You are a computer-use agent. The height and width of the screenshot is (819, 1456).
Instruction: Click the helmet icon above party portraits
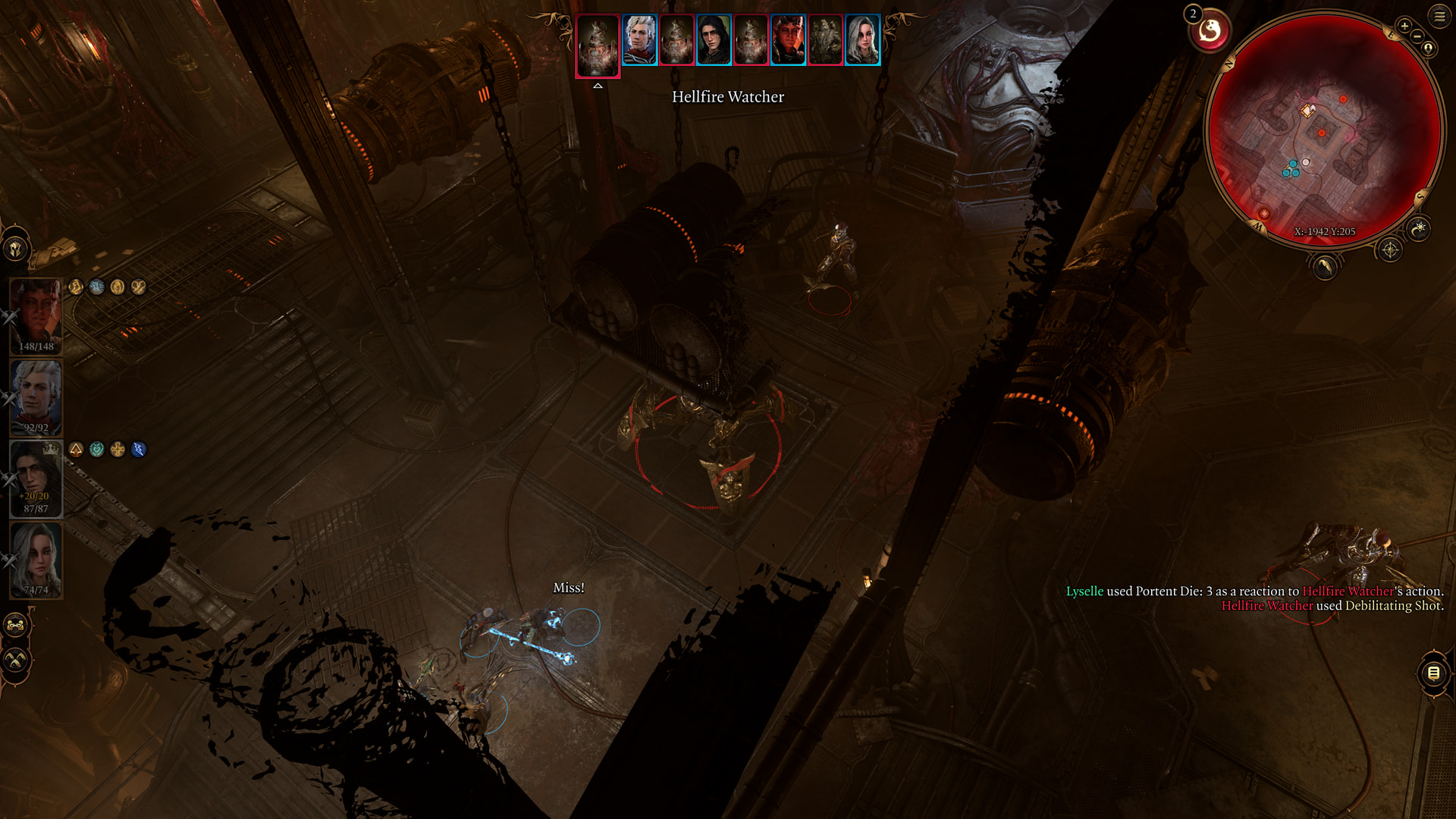(x=16, y=248)
